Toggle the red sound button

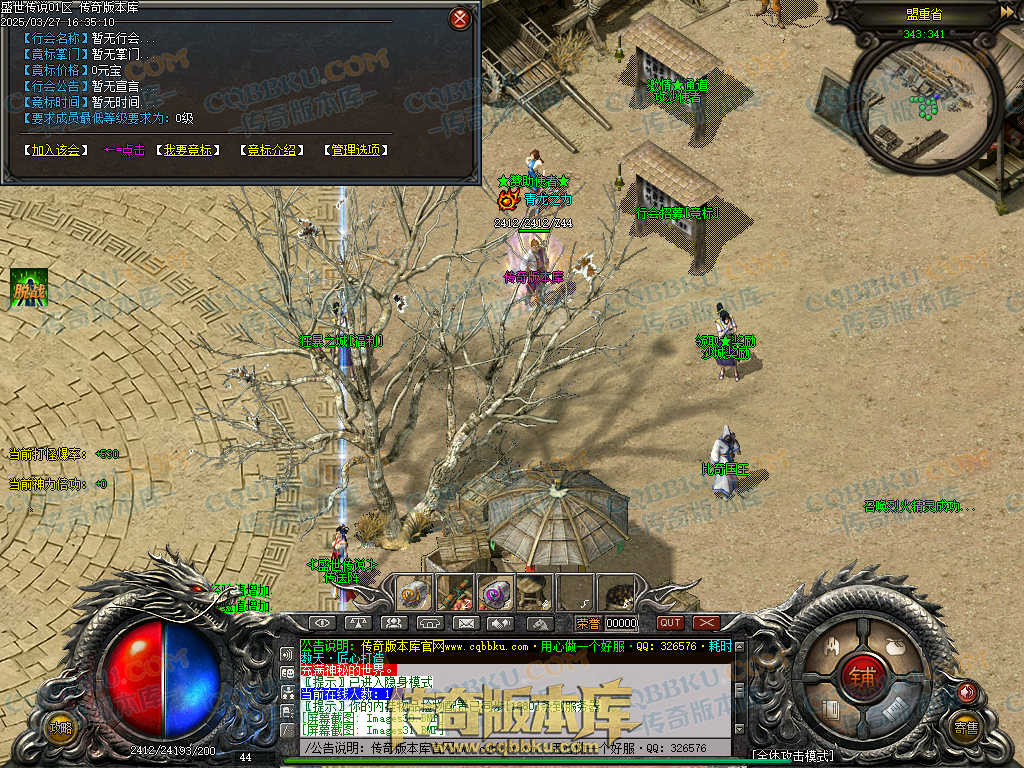coord(966,692)
